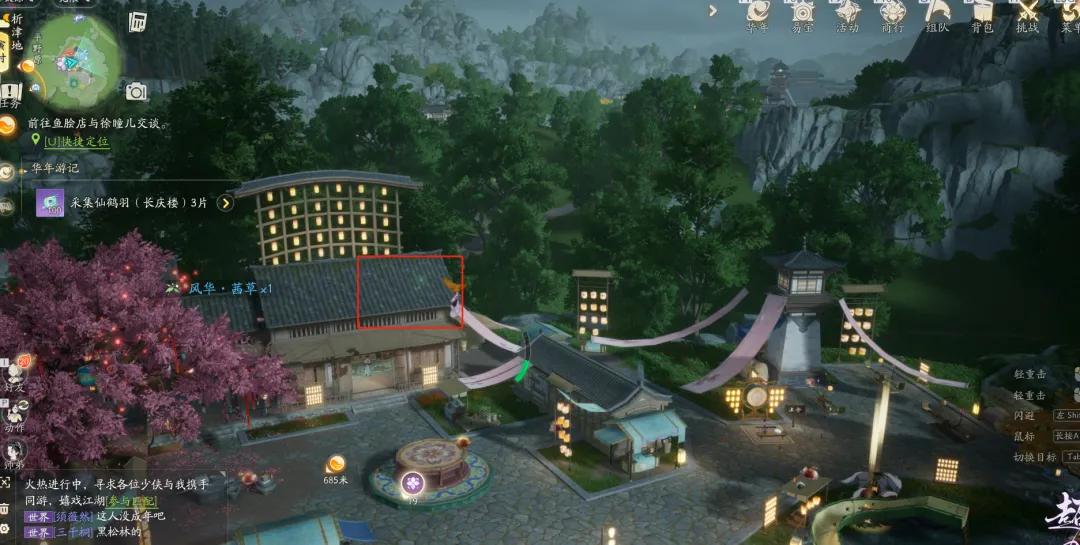Open the 活动 events menu
This screenshot has height=545, width=1080.
click(x=848, y=12)
